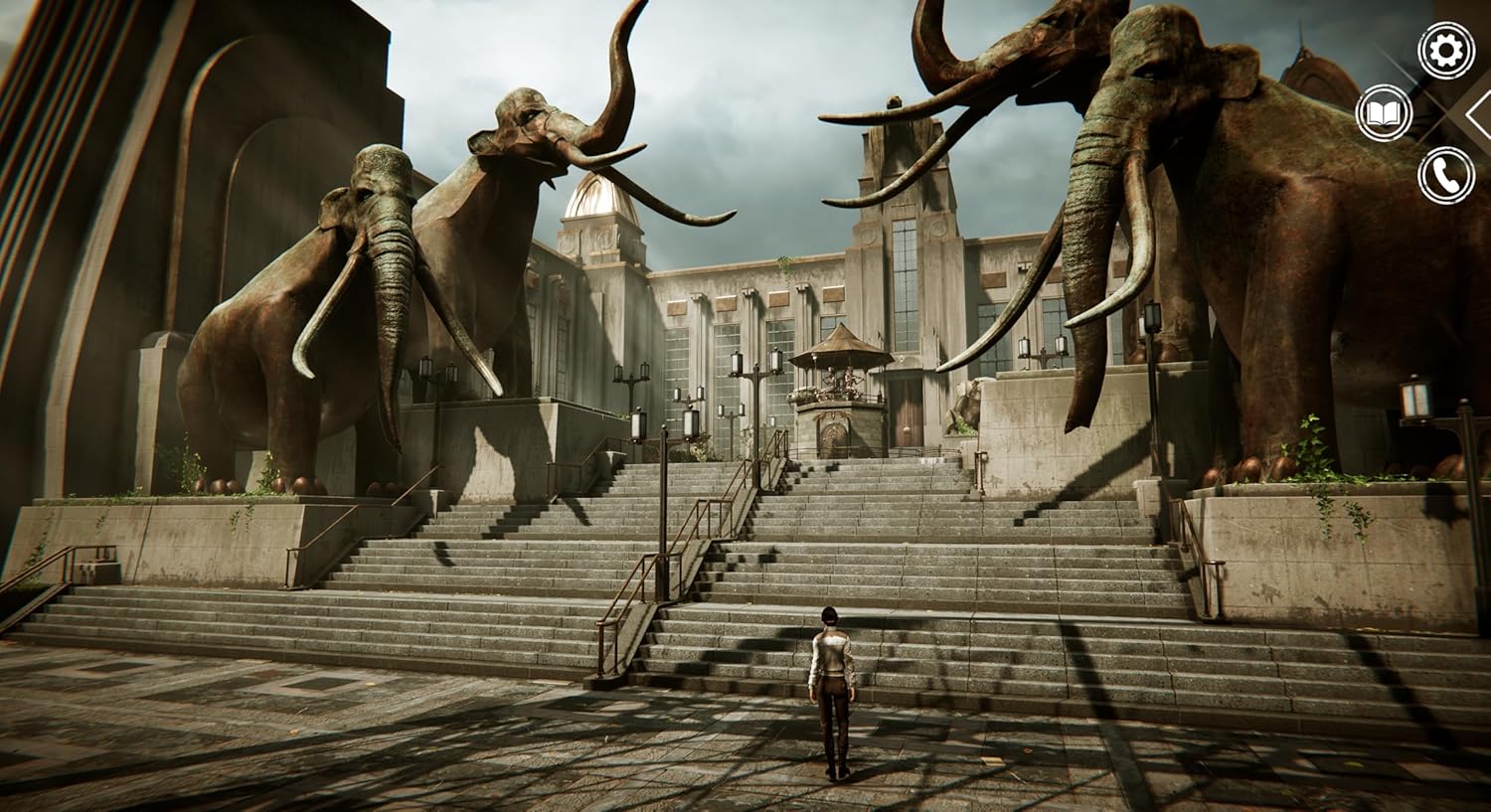Screen dimensions: 1491x812
Task: Select the player character
Action: (x=831, y=686)
